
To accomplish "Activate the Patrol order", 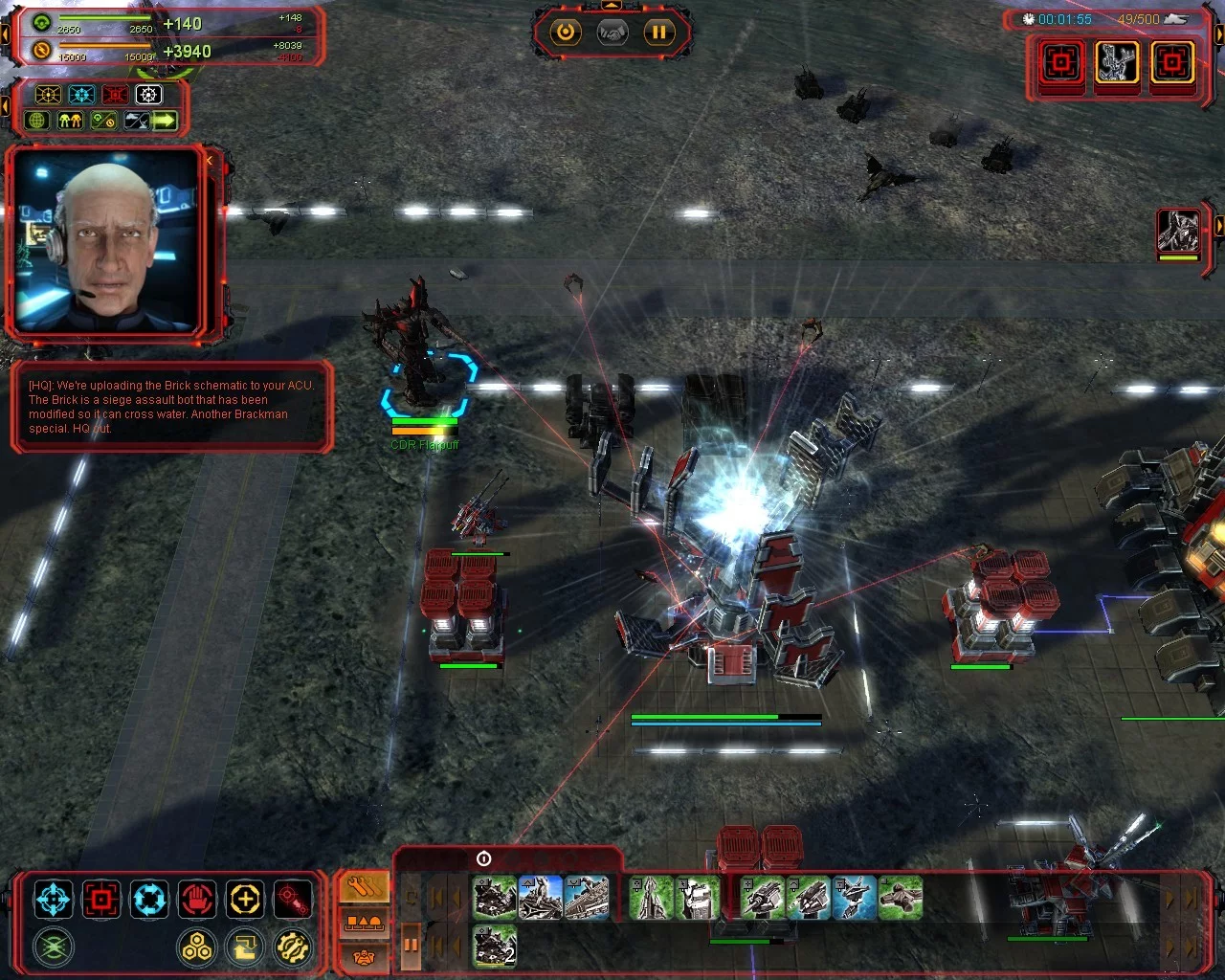I will tap(149, 900).
